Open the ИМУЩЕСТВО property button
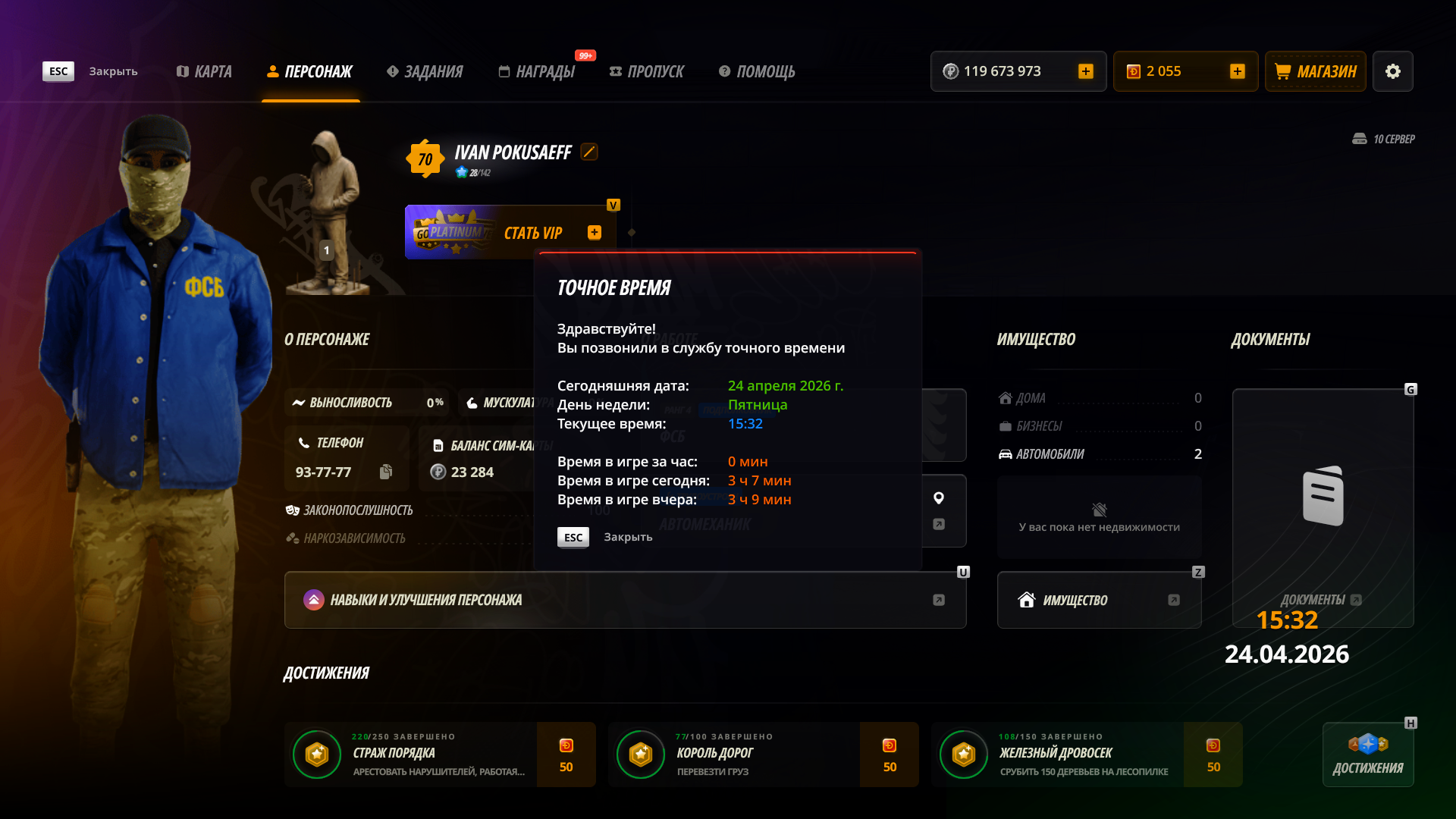The height and width of the screenshot is (819, 1456). [x=1099, y=600]
